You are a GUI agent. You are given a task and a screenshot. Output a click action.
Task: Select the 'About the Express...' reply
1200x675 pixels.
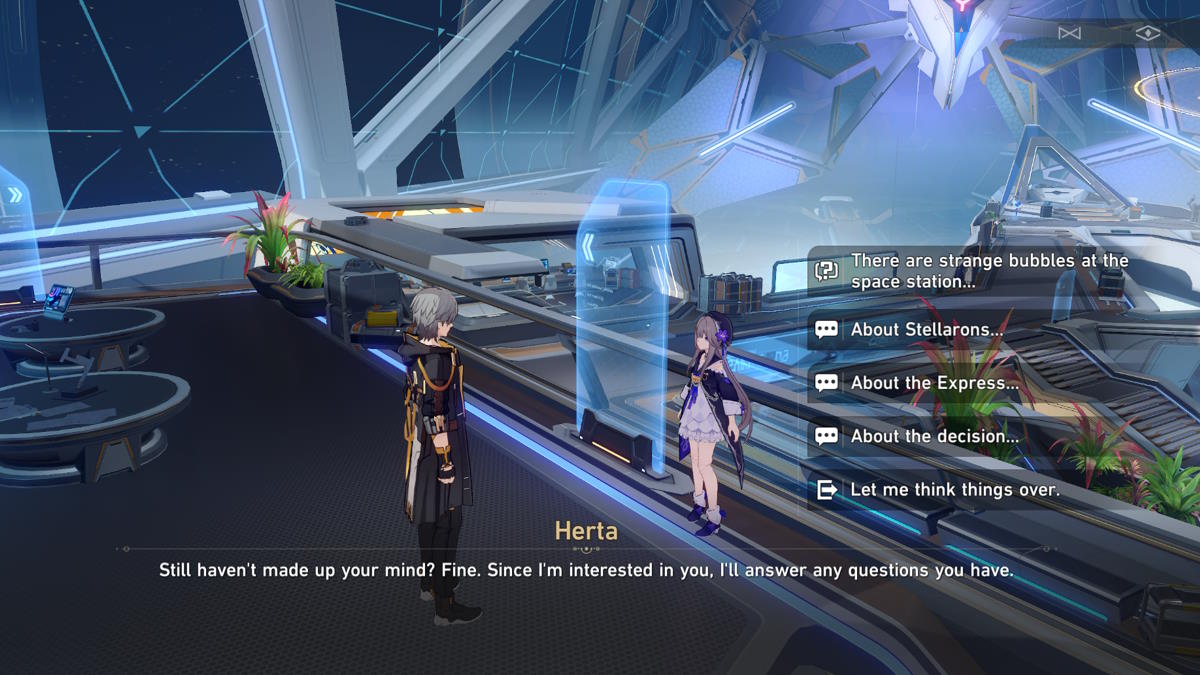tap(934, 383)
